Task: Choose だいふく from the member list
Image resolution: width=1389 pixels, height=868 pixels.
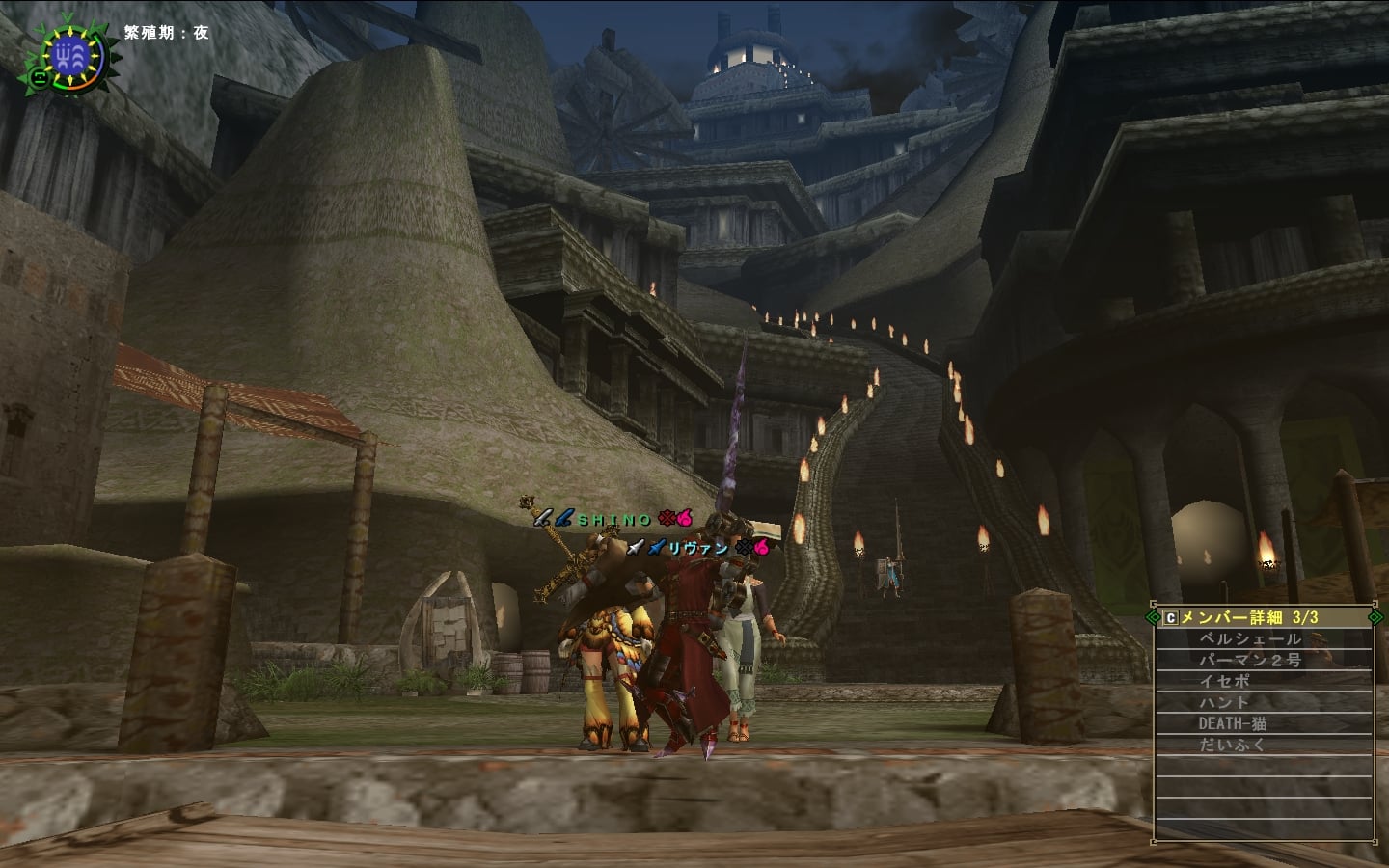Action: click(x=1233, y=746)
